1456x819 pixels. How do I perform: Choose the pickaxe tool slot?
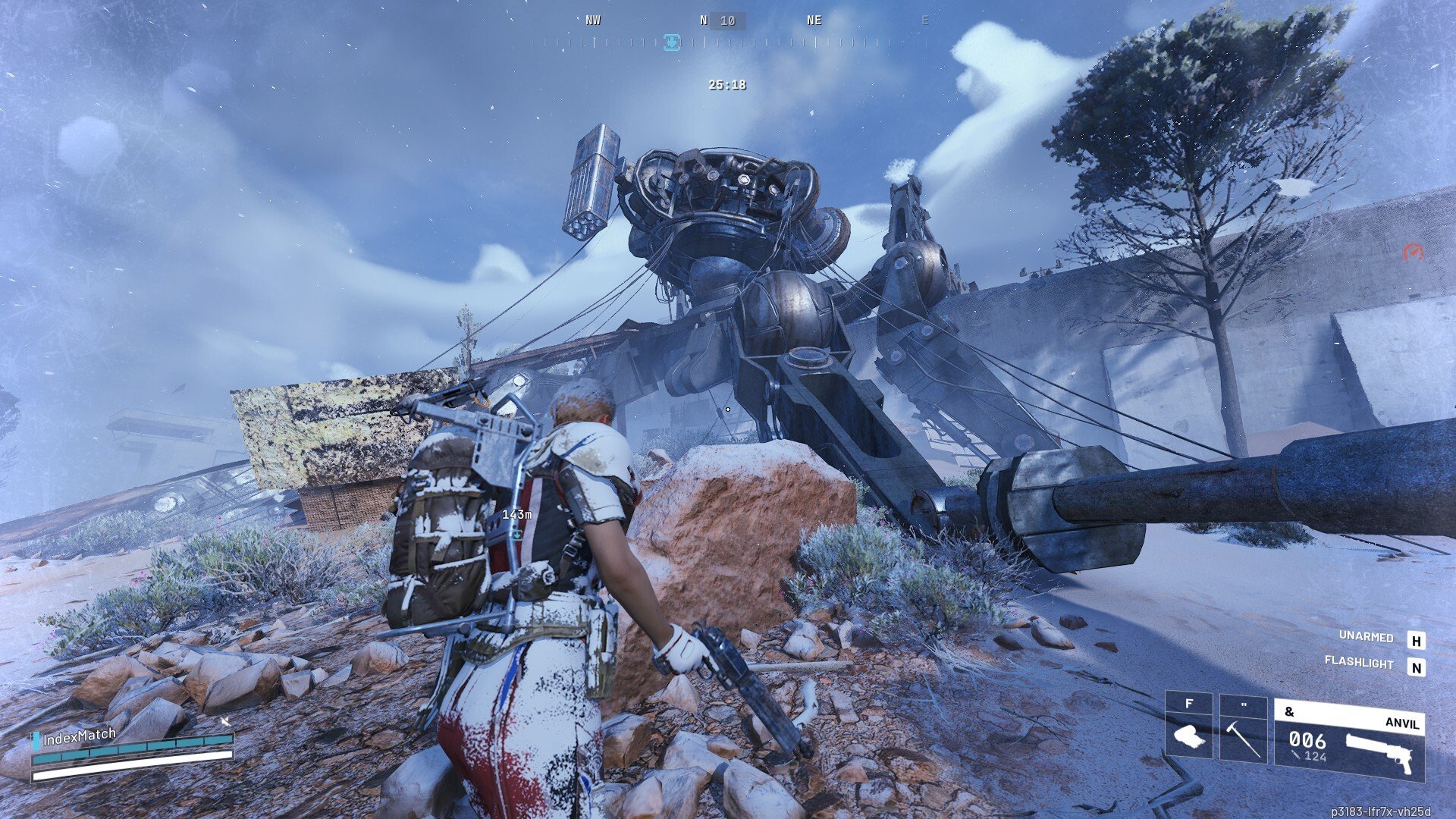(1243, 728)
